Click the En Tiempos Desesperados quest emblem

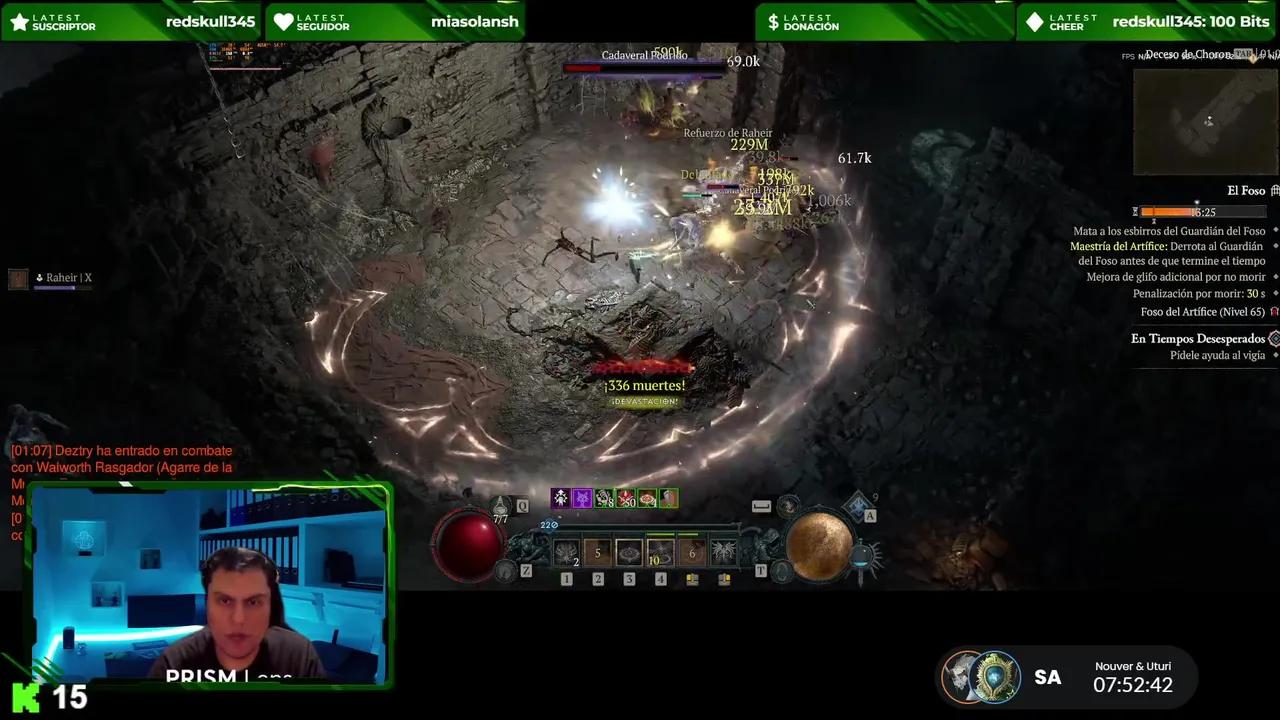pyautogui.click(x=1273, y=338)
